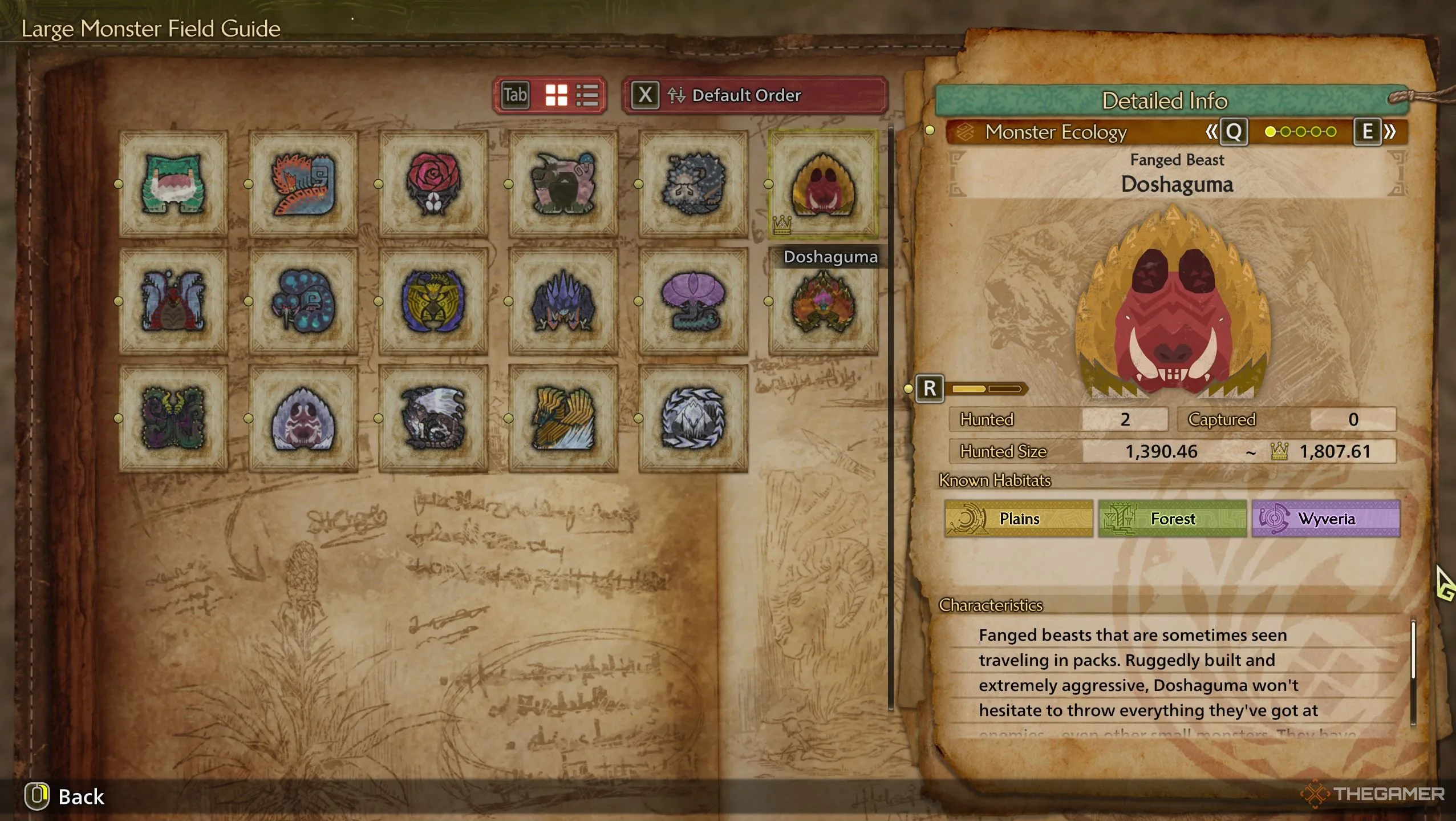Viewport: 1456px width, 821px height.
Task: Click the Characteristics text scrollbar
Action: pos(1413,650)
